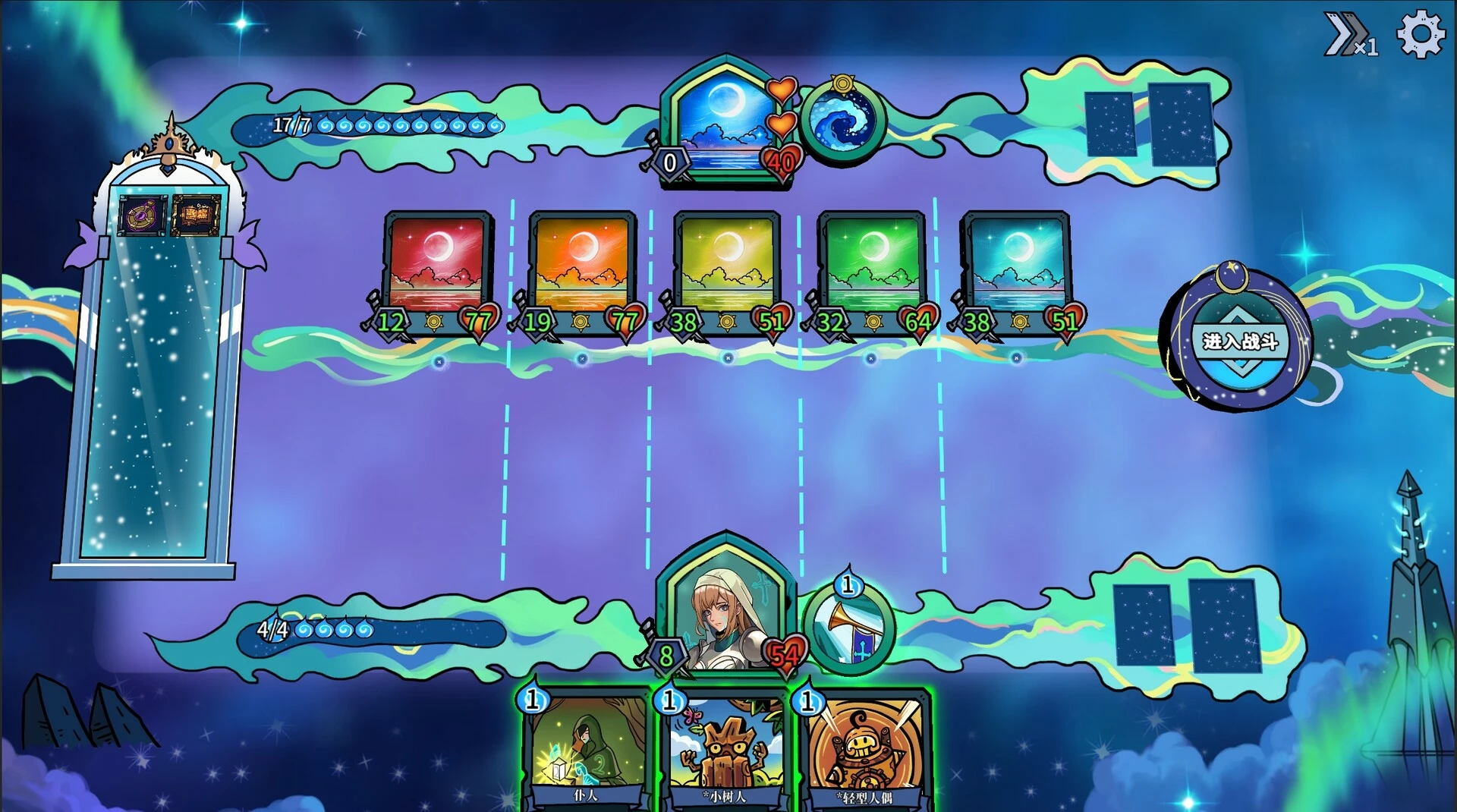This screenshot has width=1457, height=812.
Task: Click the enemy moon hero portrait
Action: point(725,121)
